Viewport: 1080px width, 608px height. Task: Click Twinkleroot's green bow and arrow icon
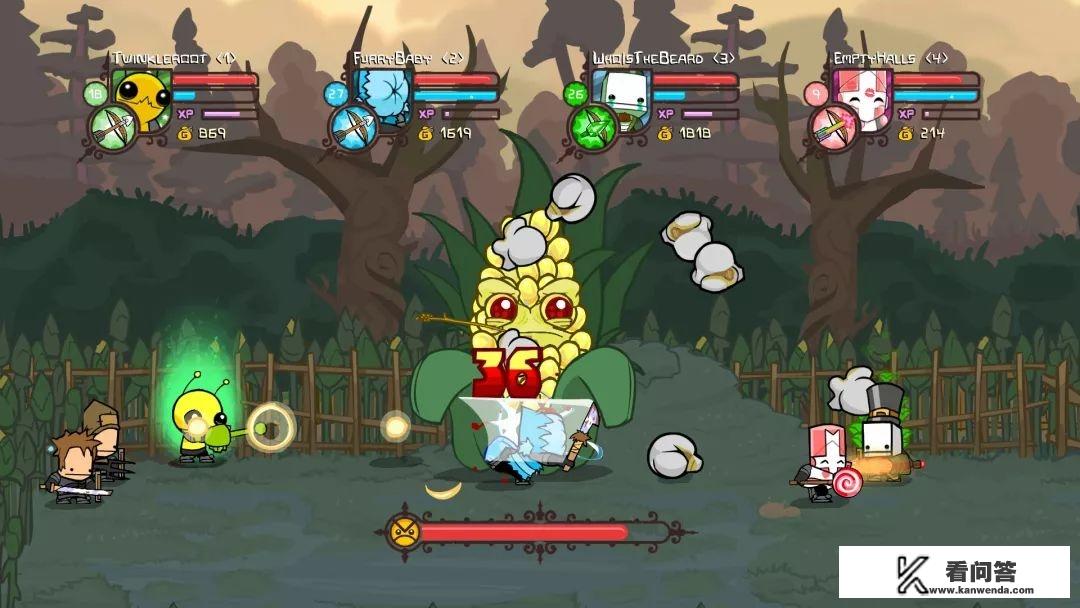click(112, 128)
